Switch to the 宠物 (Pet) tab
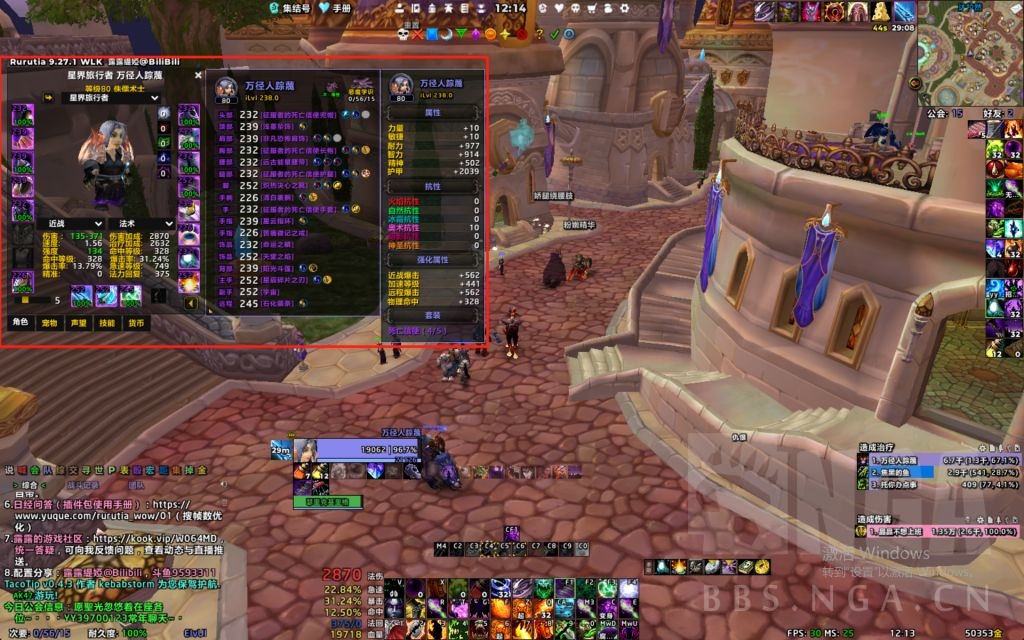The width and height of the screenshot is (1024, 640). [x=48, y=323]
